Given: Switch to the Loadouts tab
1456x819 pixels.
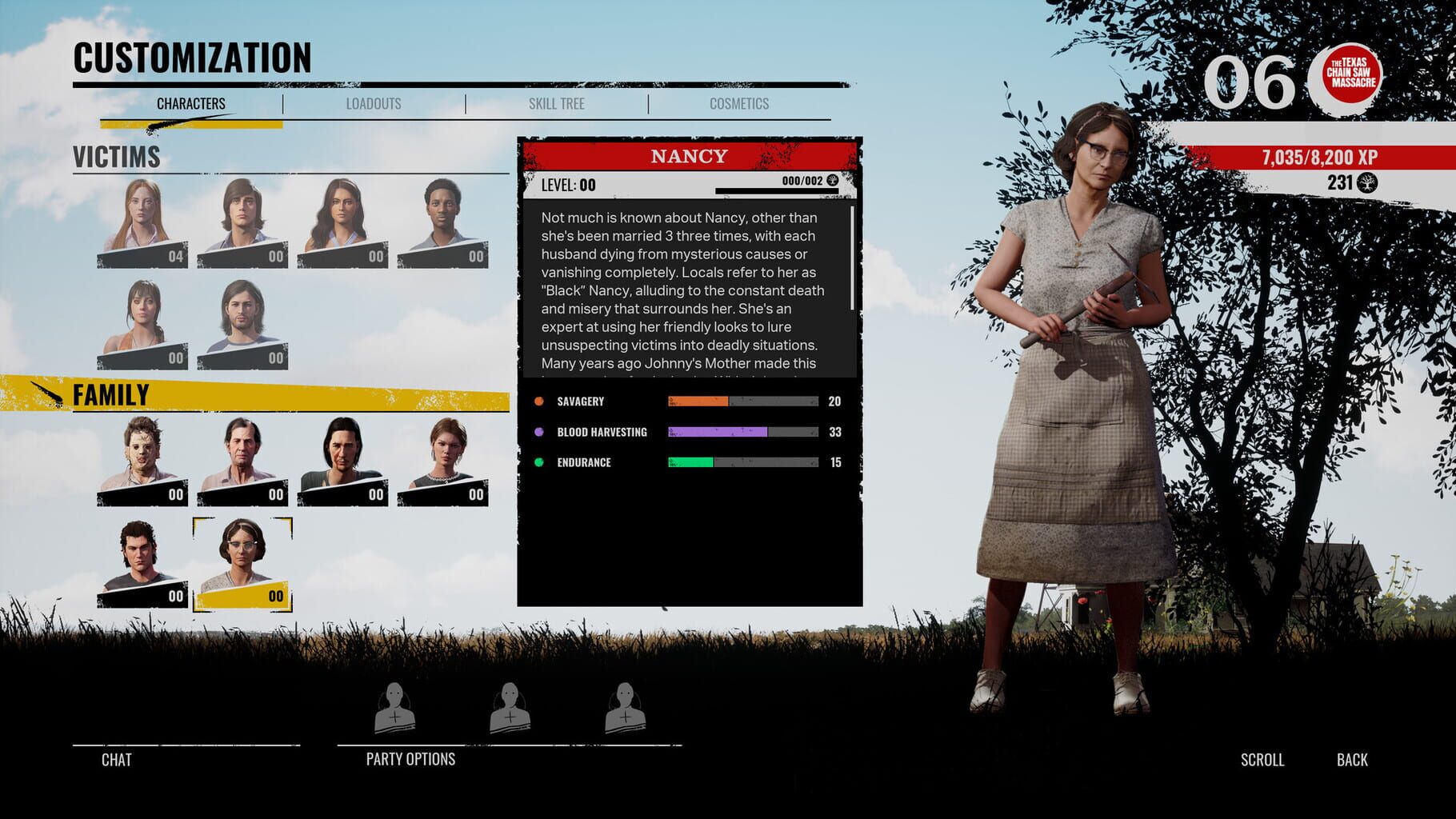Looking at the screenshot, I should coord(373,102).
